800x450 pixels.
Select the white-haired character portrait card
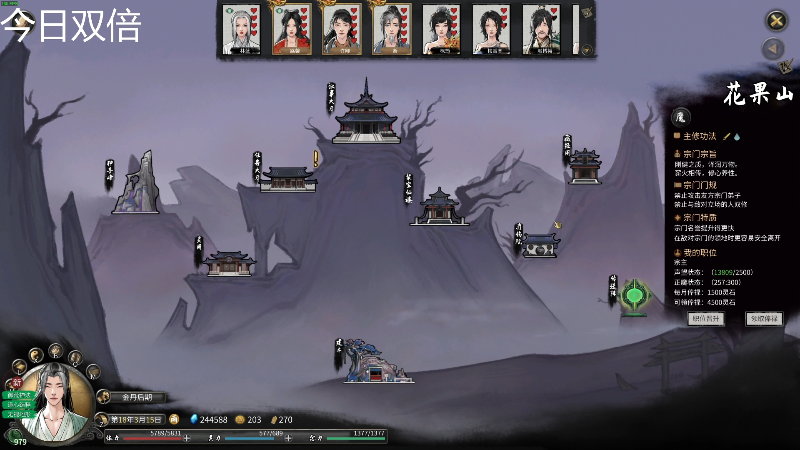[x=242, y=29]
